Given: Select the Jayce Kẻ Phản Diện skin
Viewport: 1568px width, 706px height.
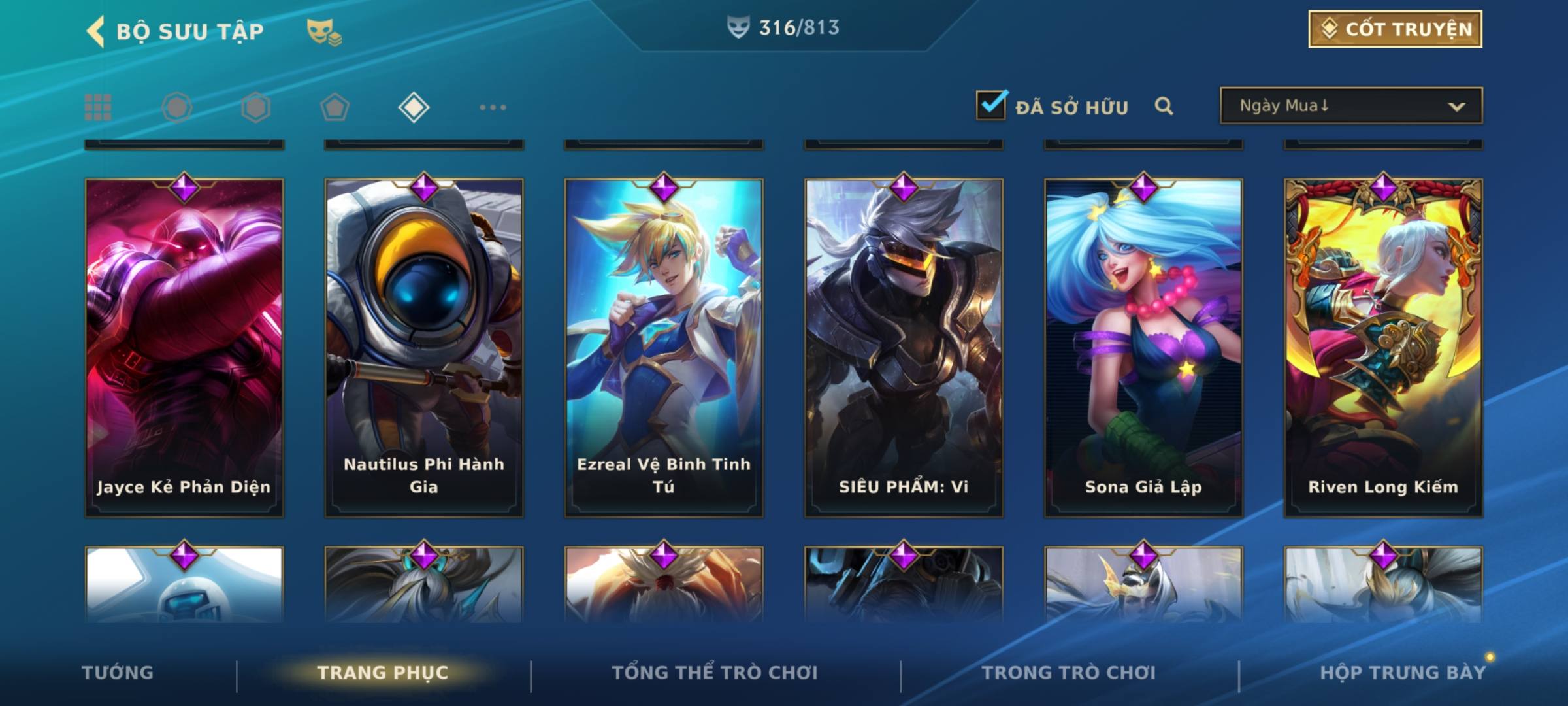Looking at the screenshot, I should pos(184,346).
